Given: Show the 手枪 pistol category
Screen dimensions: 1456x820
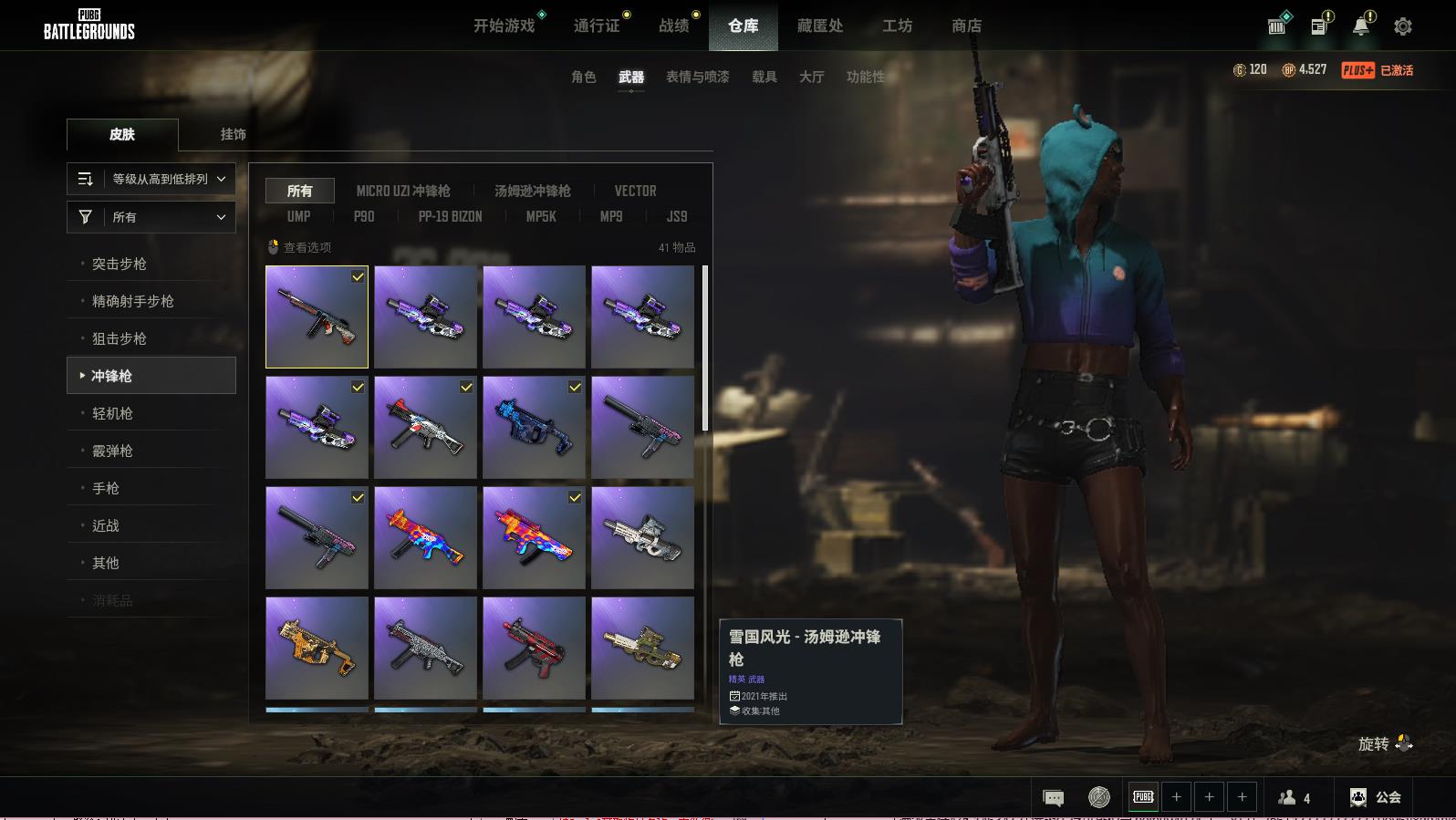Looking at the screenshot, I should [x=106, y=488].
